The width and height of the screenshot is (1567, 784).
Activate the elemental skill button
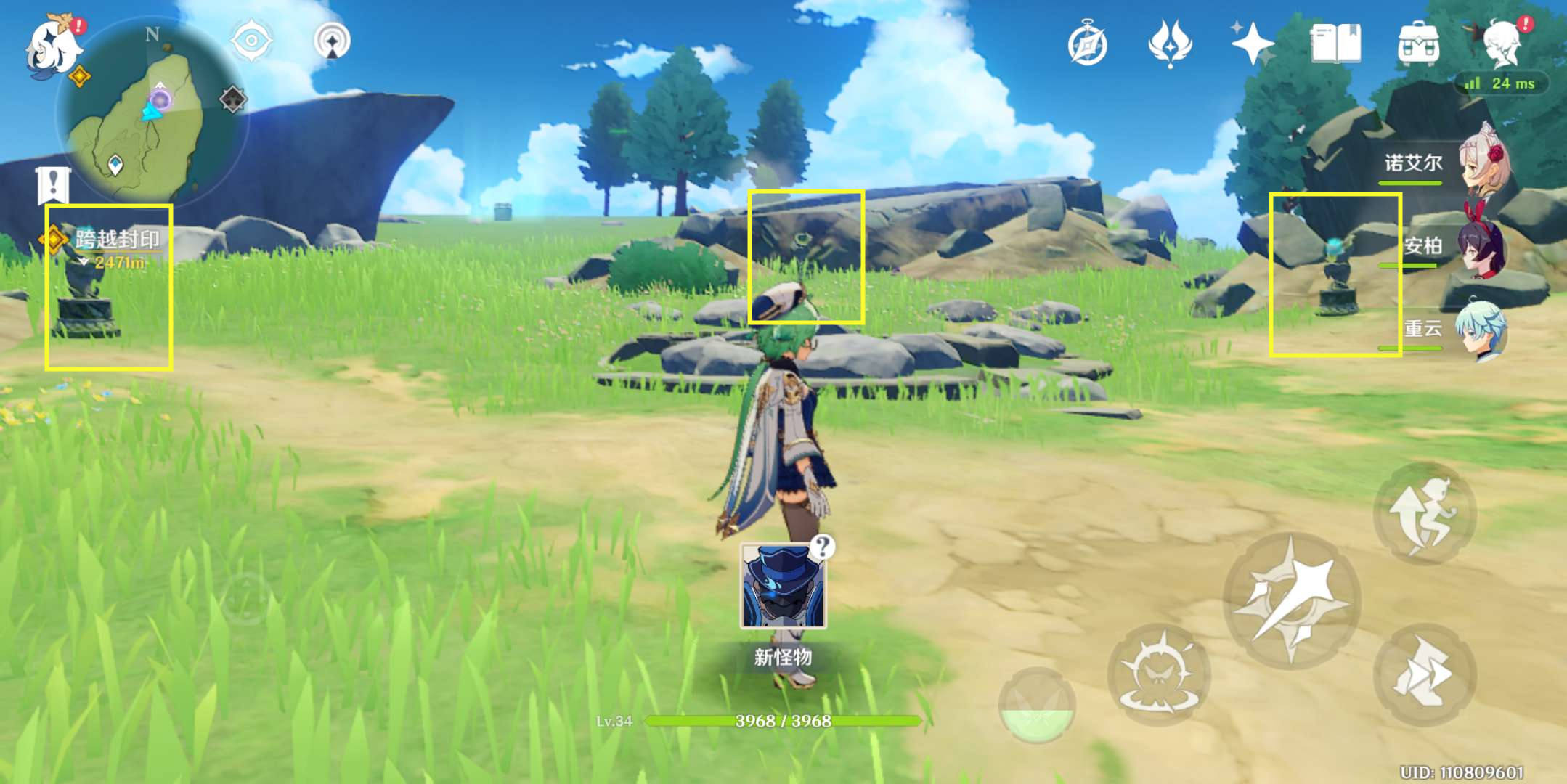coord(1158,675)
